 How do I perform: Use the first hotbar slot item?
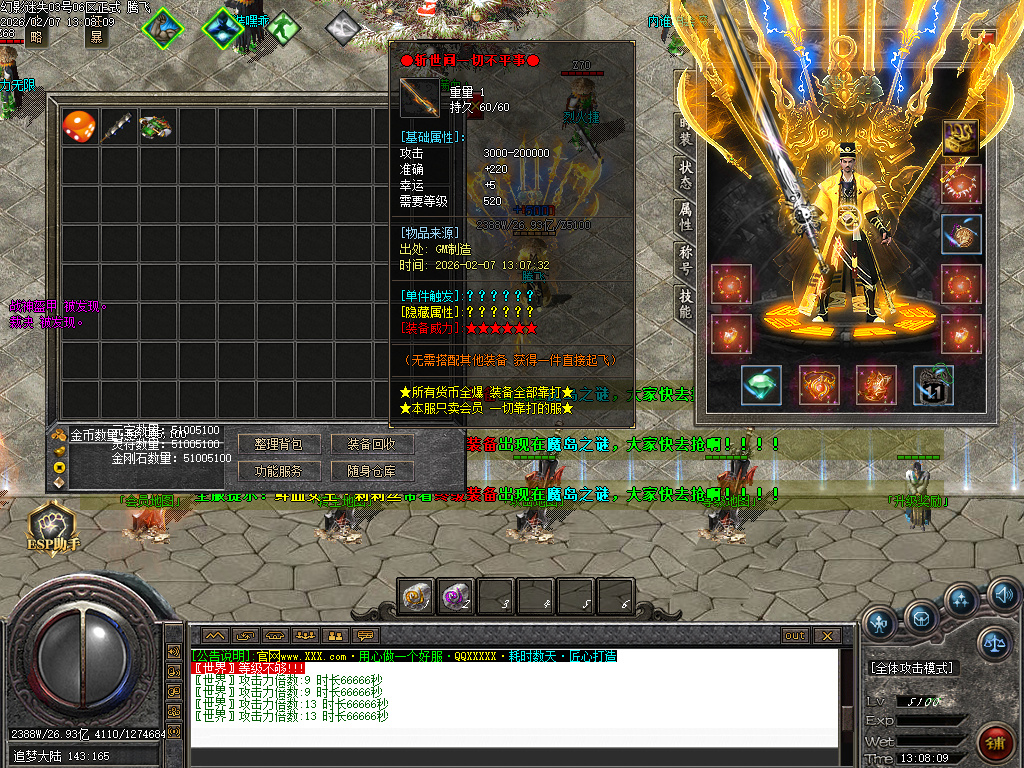417,597
